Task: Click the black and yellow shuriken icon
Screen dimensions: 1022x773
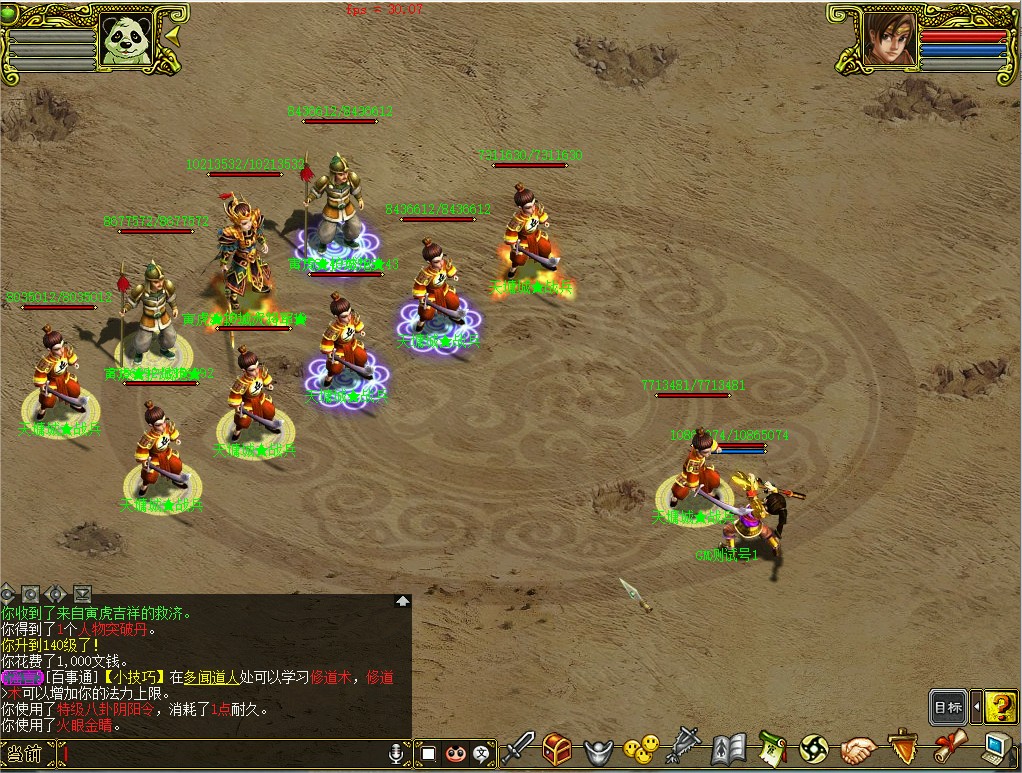Action: click(x=814, y=748)
